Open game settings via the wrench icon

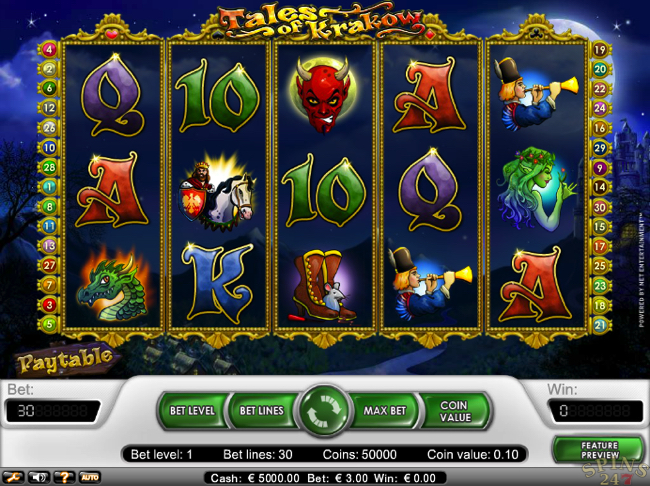tap(16, 476)
